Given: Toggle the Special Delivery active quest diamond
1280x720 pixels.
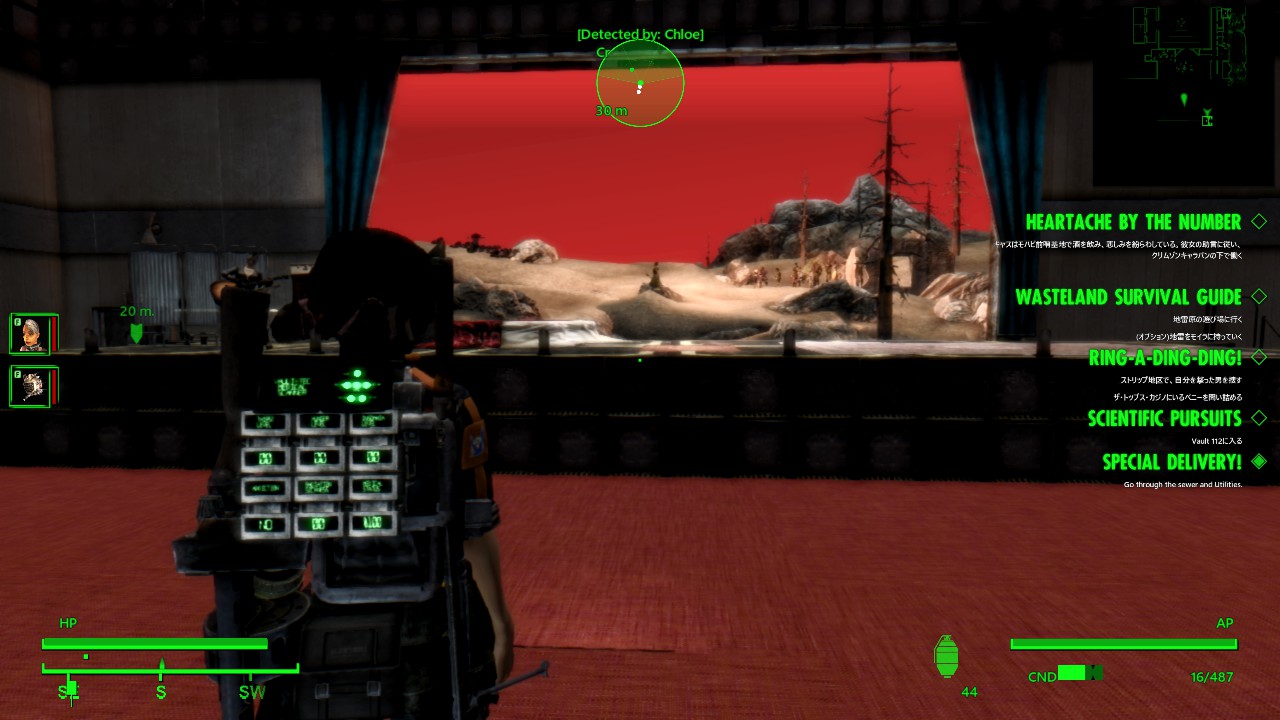Looking at the screenshot, I should (1259, 462).
